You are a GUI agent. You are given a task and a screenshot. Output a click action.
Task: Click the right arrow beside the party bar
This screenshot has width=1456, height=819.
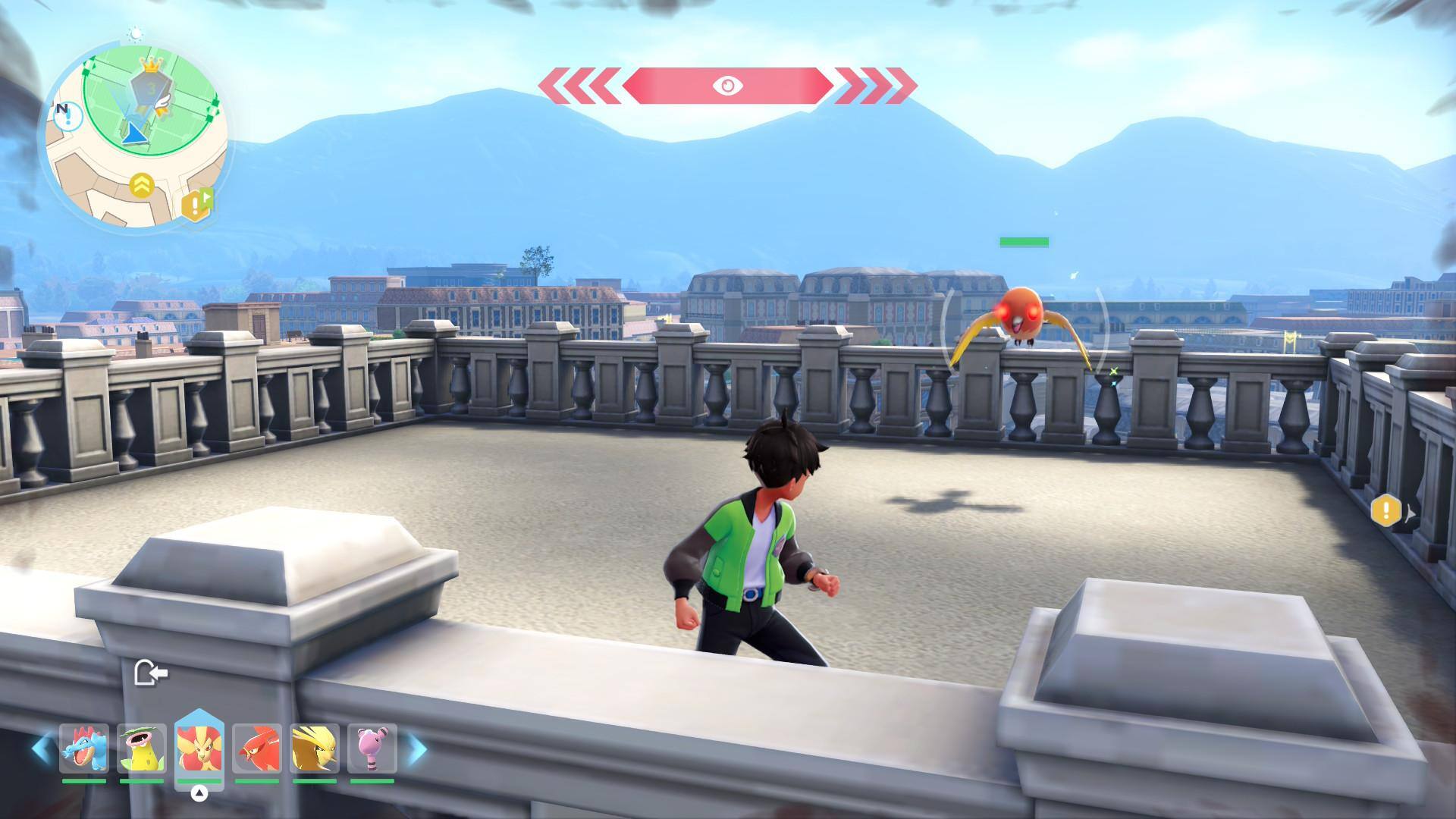(x=416, y=748)
